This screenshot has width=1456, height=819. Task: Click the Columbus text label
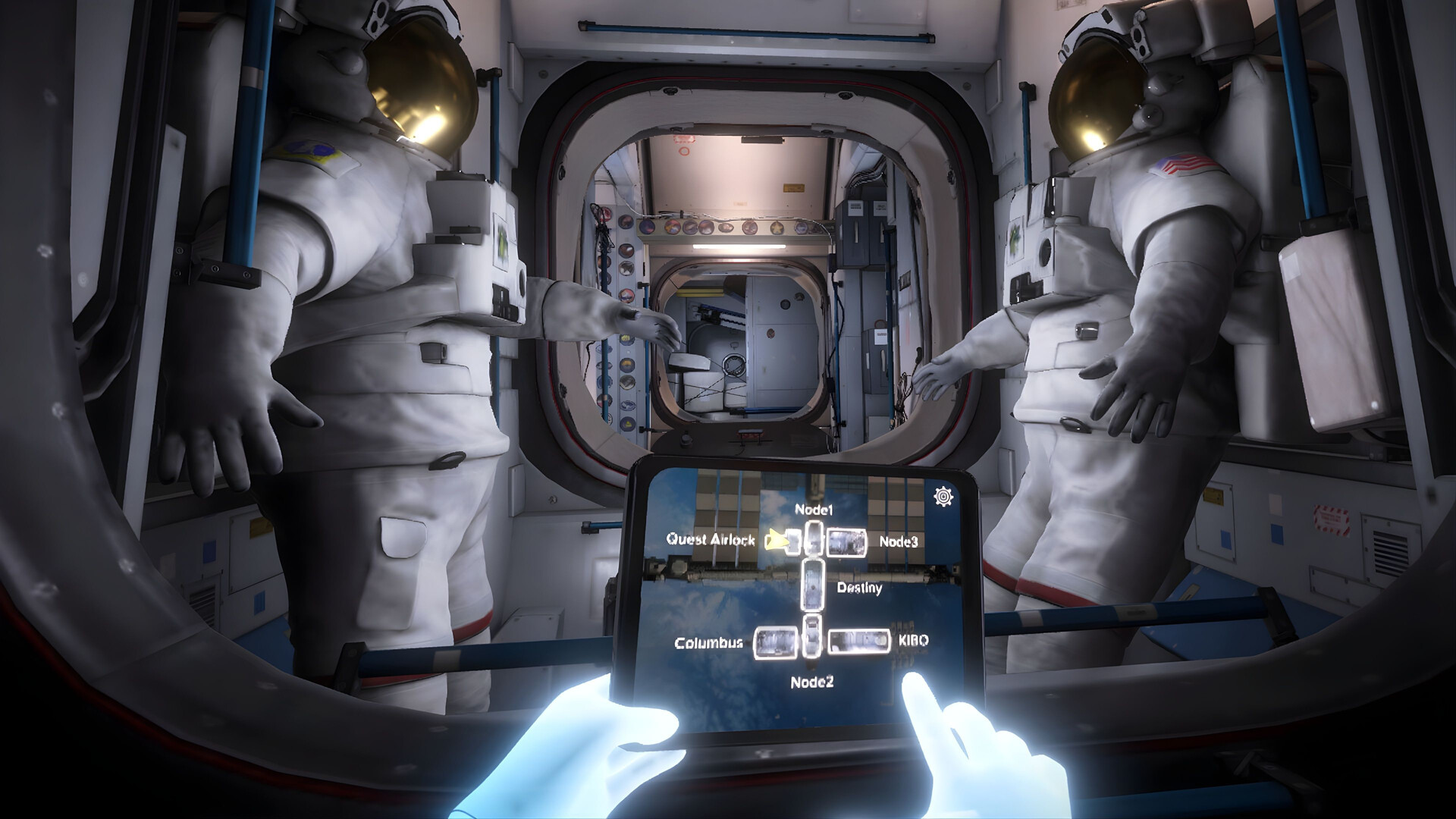coord(709,643)
